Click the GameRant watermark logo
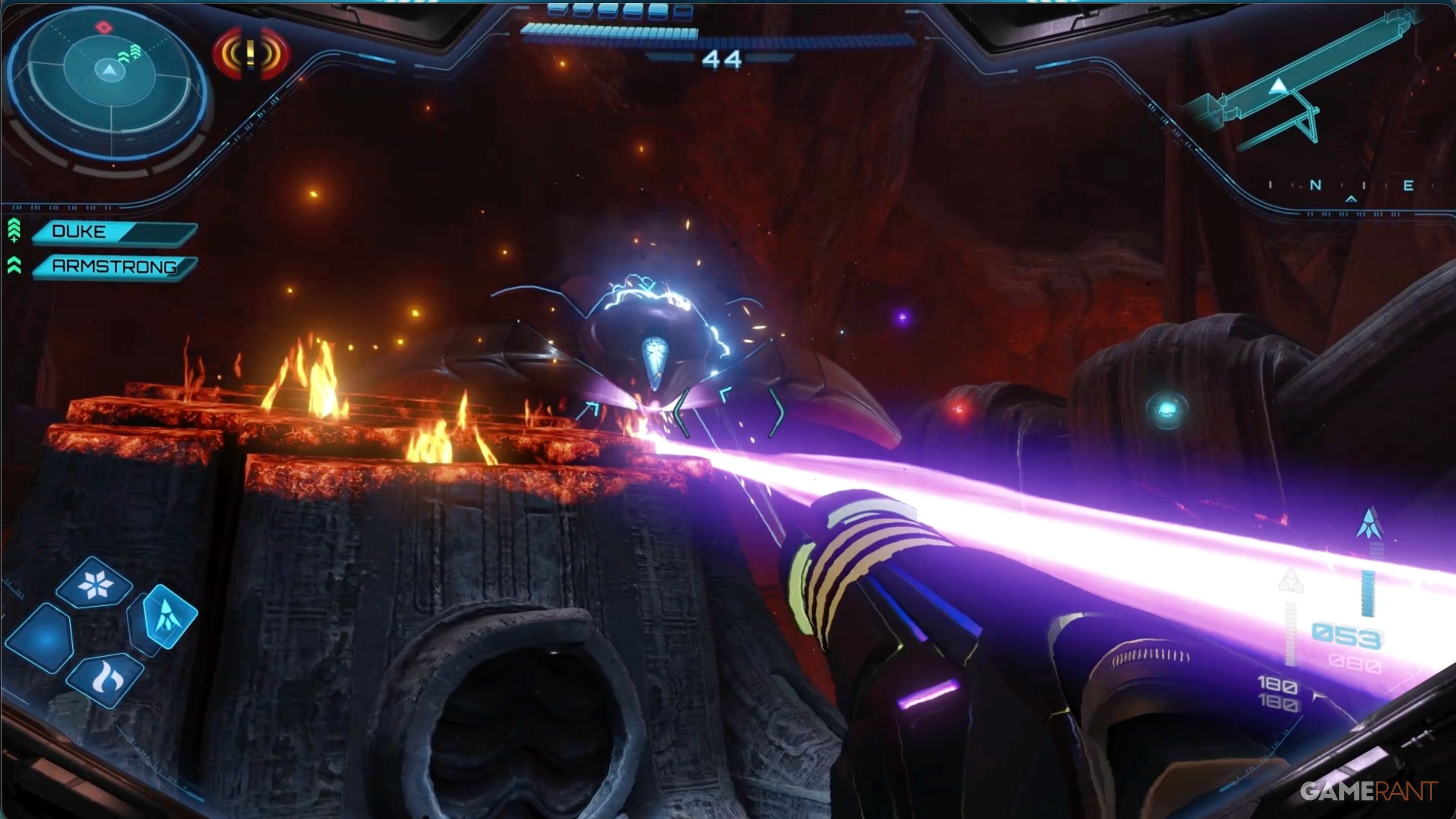 [1369, 791]
